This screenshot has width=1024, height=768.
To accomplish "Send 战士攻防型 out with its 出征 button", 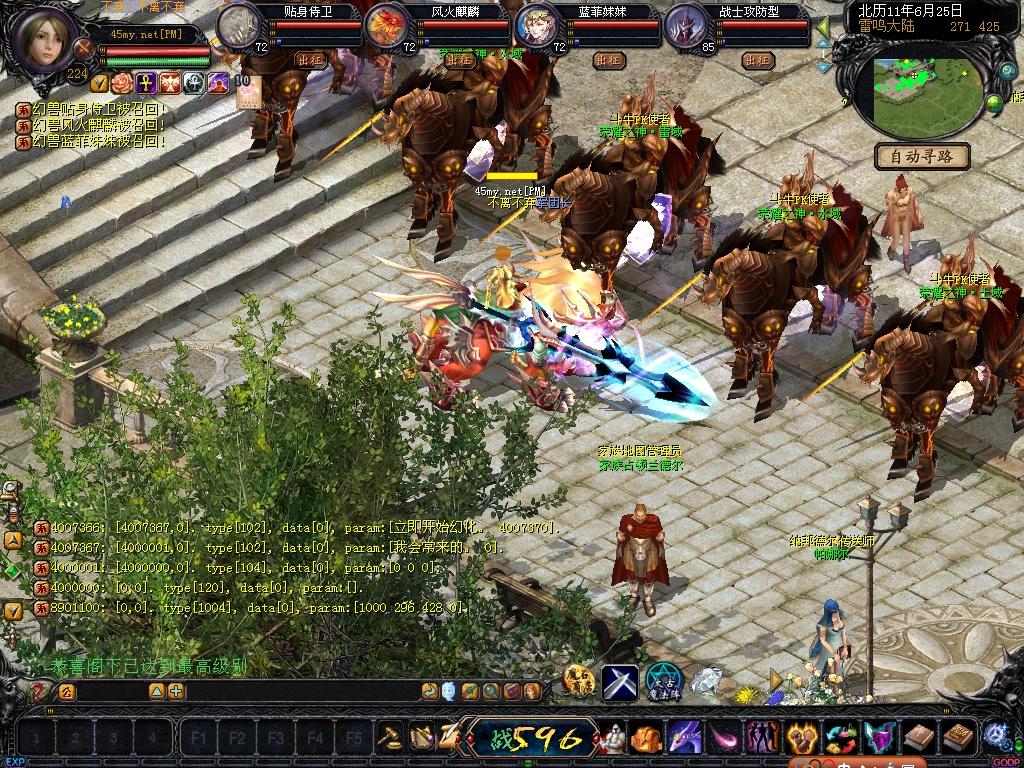I will [x=757, y=59].
